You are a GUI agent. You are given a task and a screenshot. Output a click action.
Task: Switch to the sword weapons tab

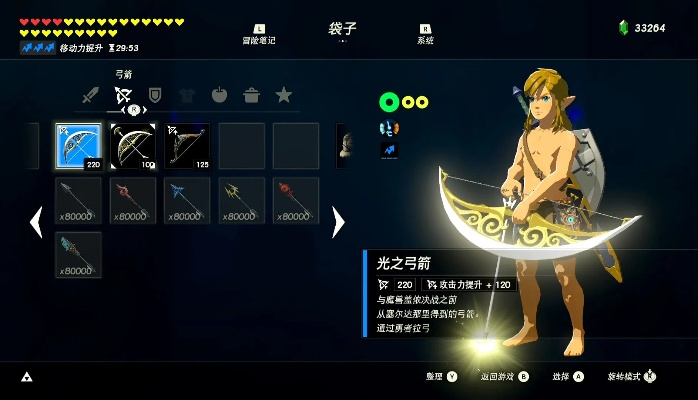point(91,96)
